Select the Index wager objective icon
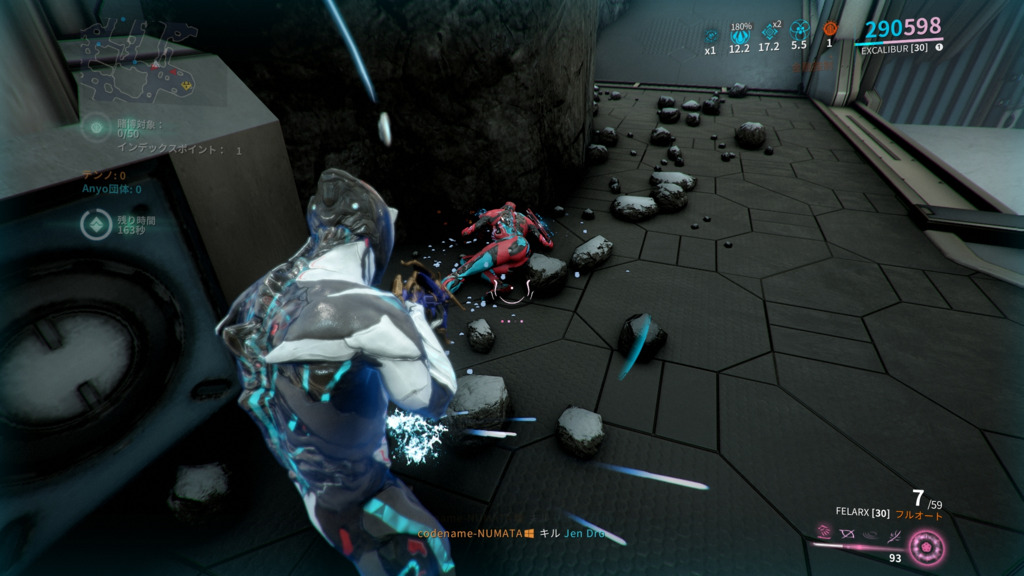The height and width of the screenshot is (576, 1024). [96, 128]
